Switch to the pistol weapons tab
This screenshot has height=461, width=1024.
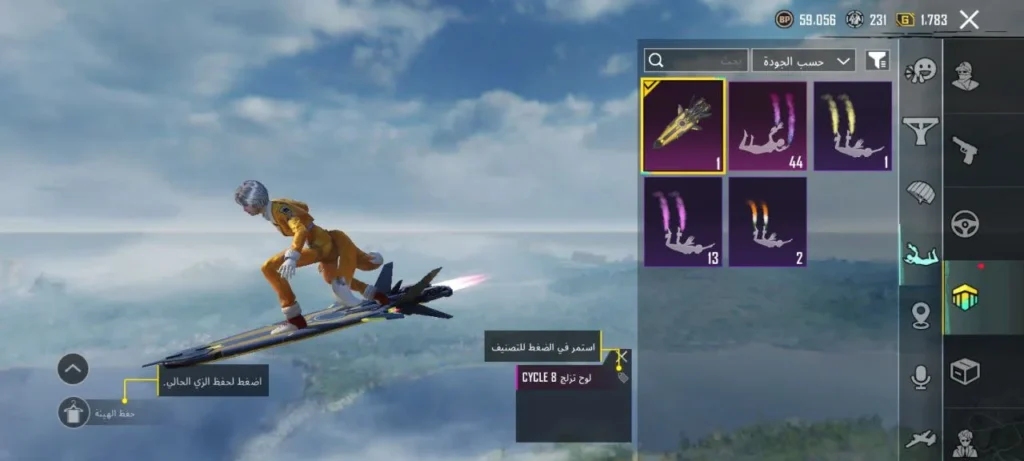(x=965, y=150)
